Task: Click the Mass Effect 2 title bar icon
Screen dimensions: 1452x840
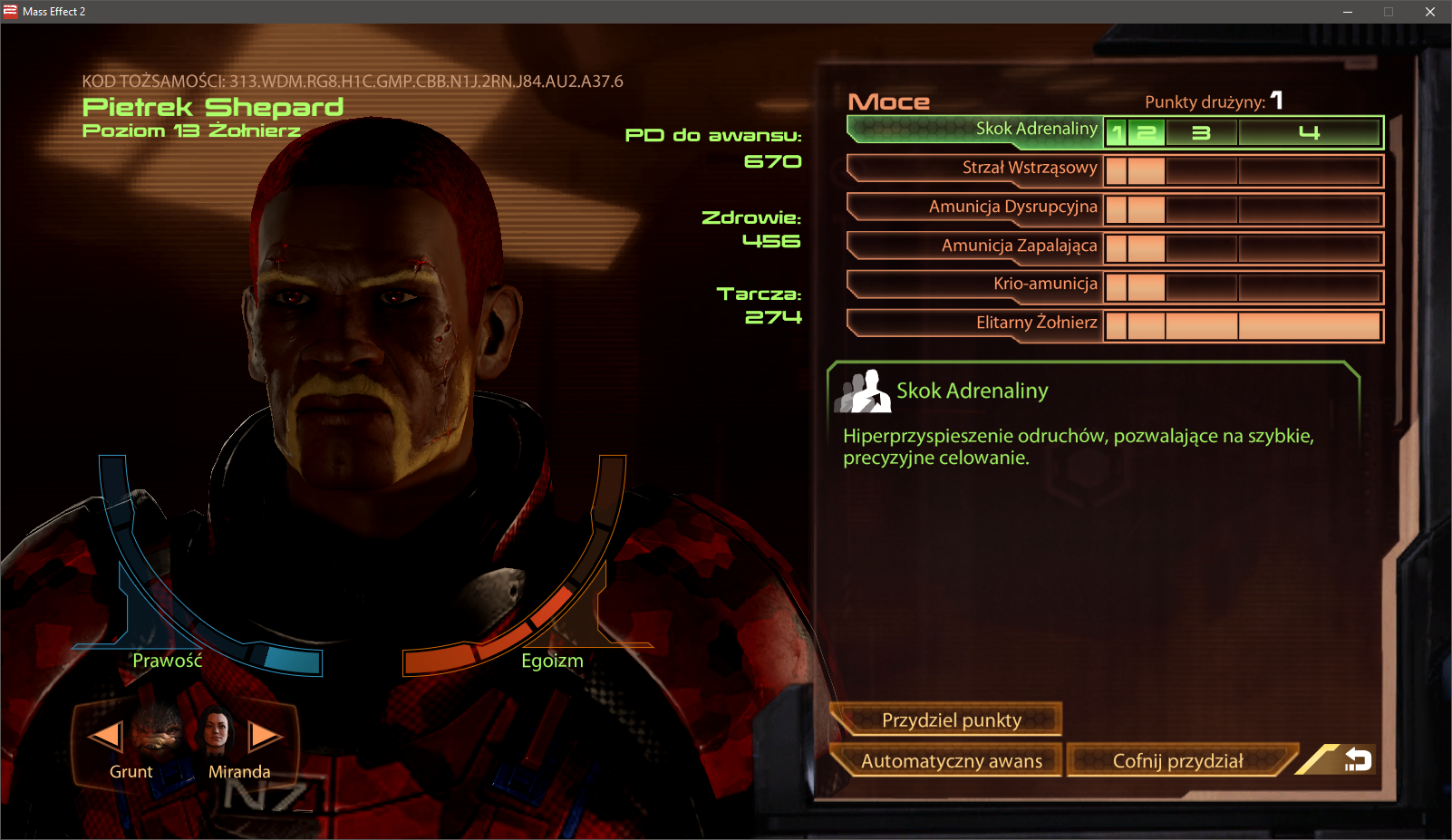Action: [9, 12]
